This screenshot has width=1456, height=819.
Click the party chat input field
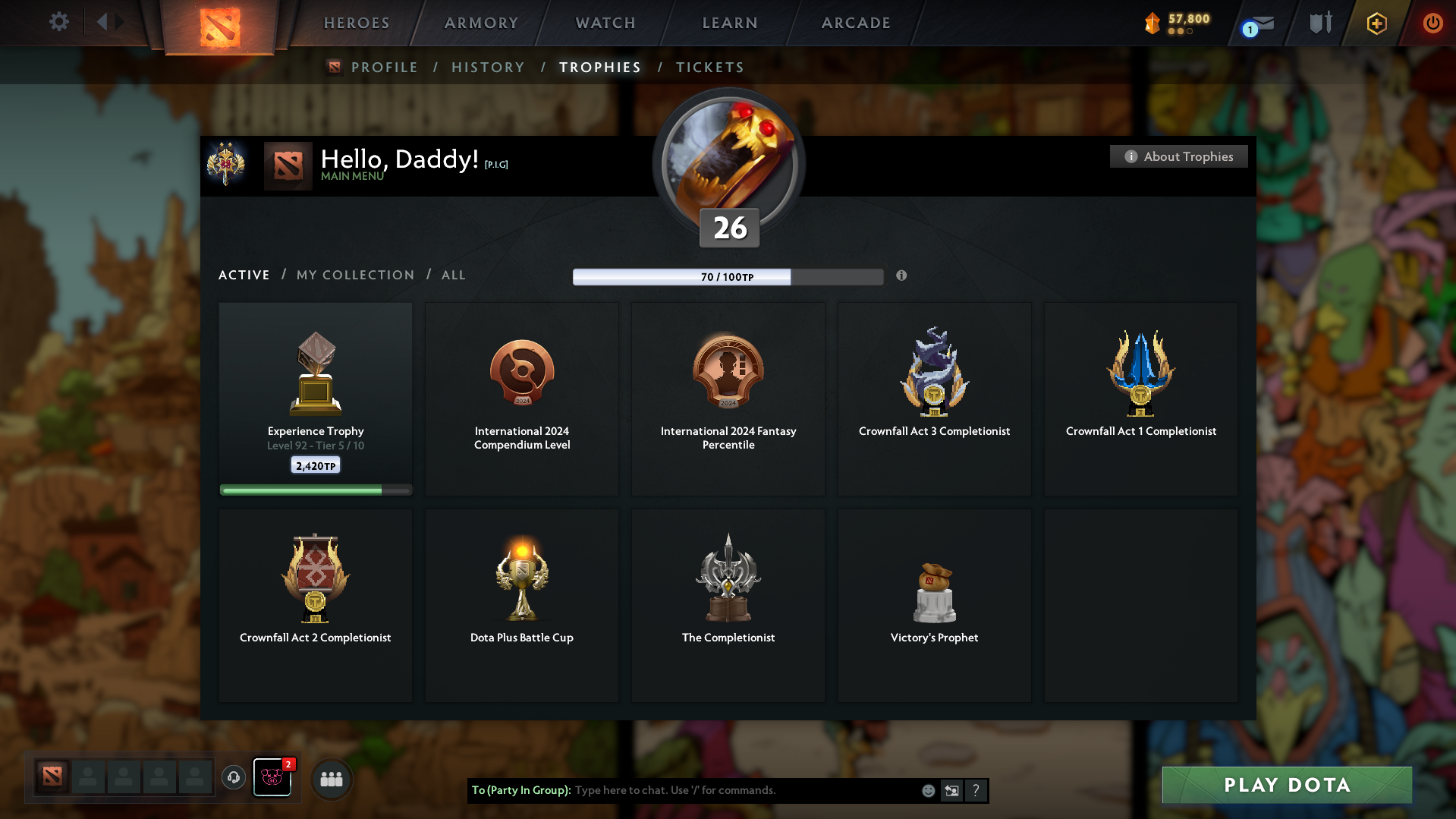[x=744, y=789]
